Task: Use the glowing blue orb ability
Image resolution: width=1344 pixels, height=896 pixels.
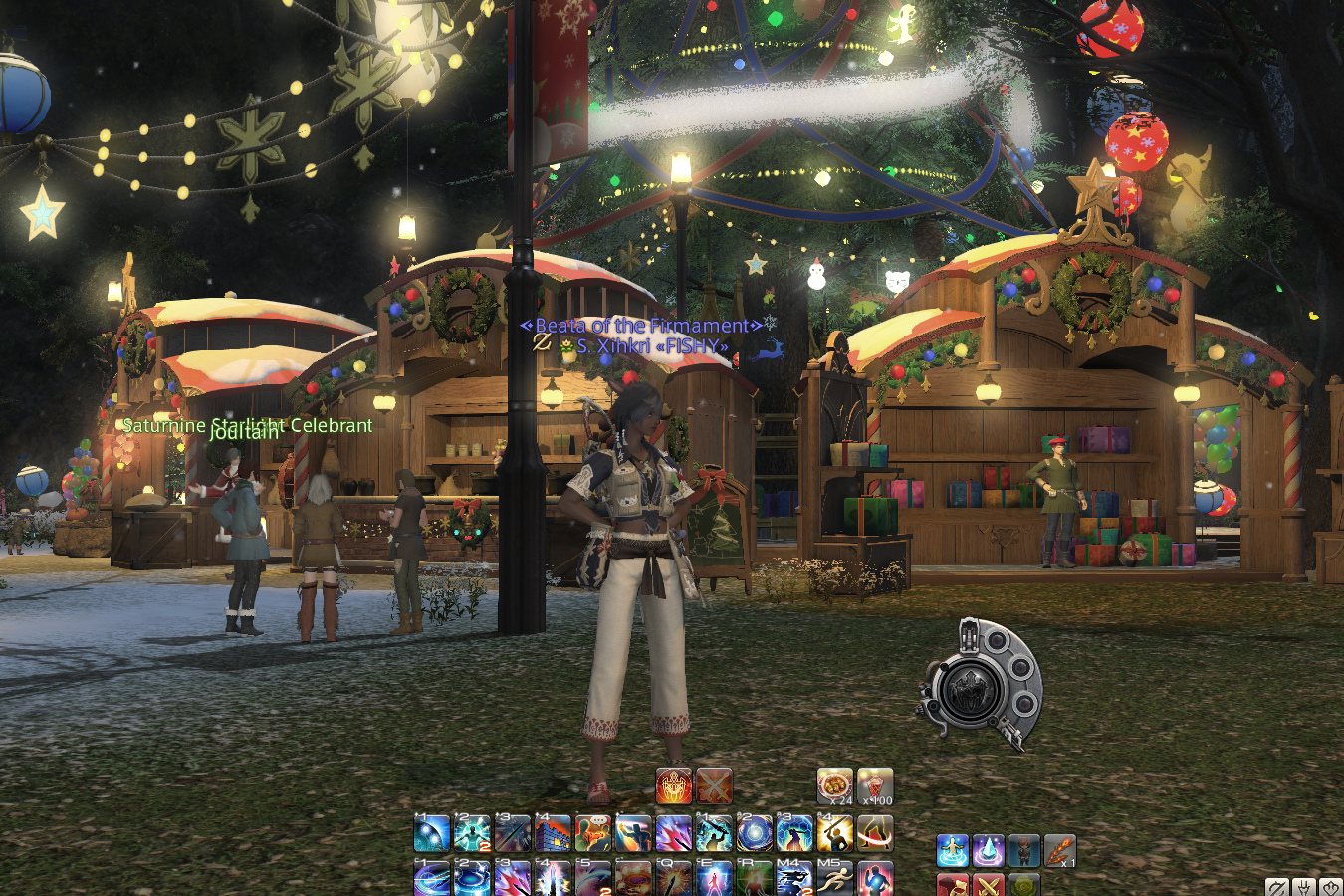Action: click(x=755, y=833)
